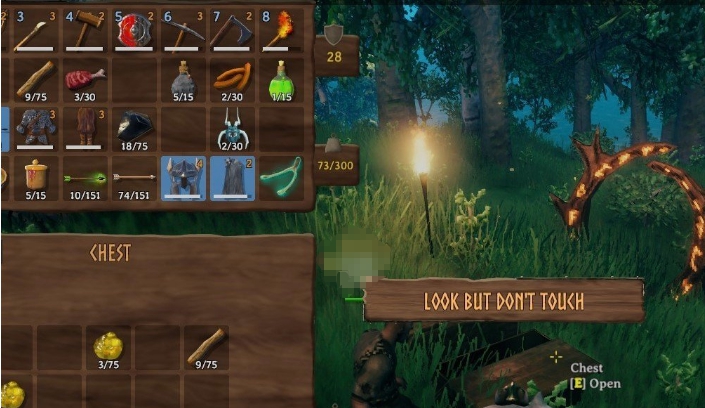Click the equipped helmet slot
This screenshot has width=705, height=408.
[184, 176]
